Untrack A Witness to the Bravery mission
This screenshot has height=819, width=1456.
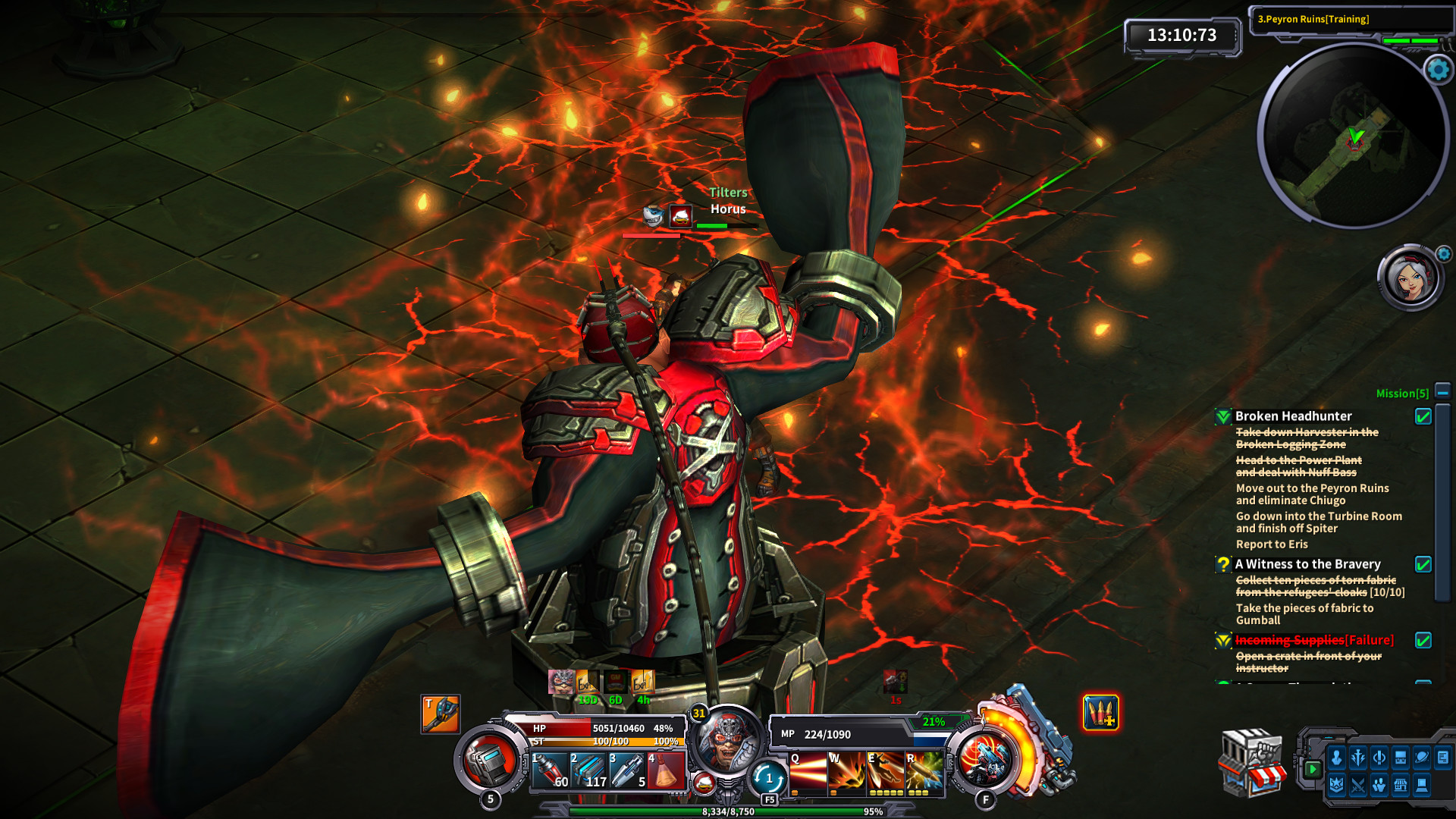point(1423,564)
